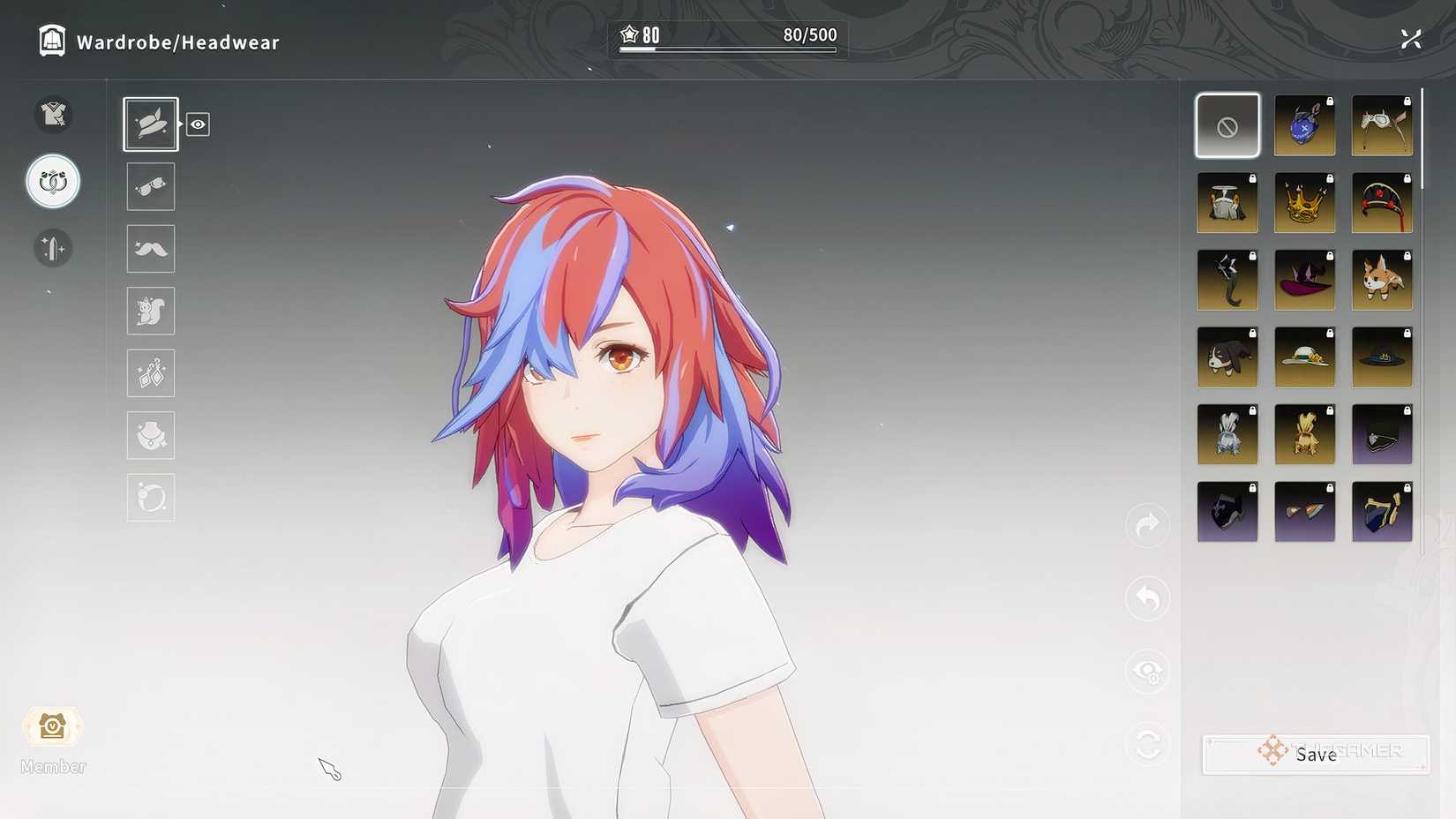The width and height of the screenshot is (1456, 819).
Task: Click the fullscreen expand icon top right
Action: click(x=1411, y=39)
